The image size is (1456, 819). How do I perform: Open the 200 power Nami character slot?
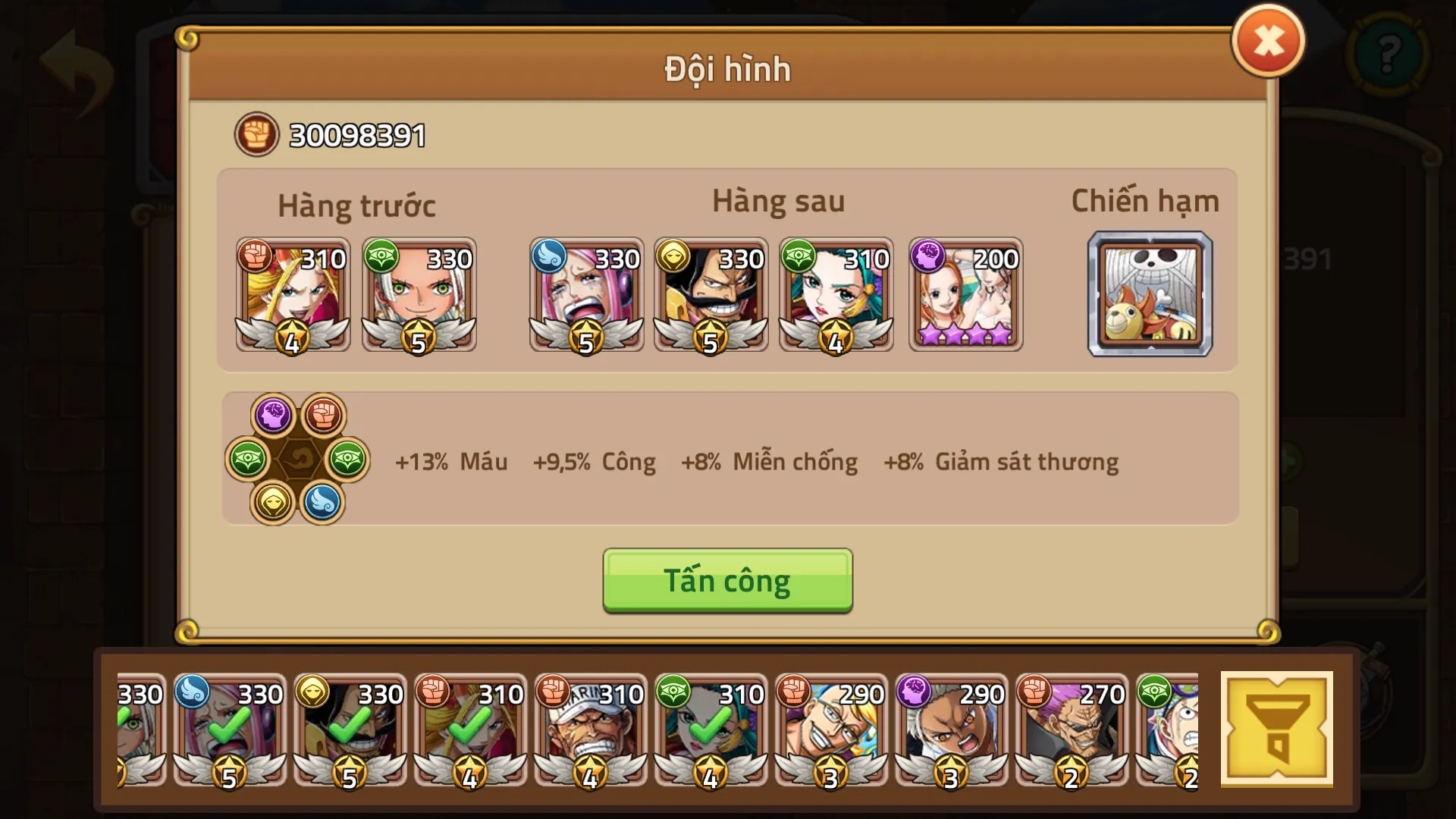tap(965, 296)
